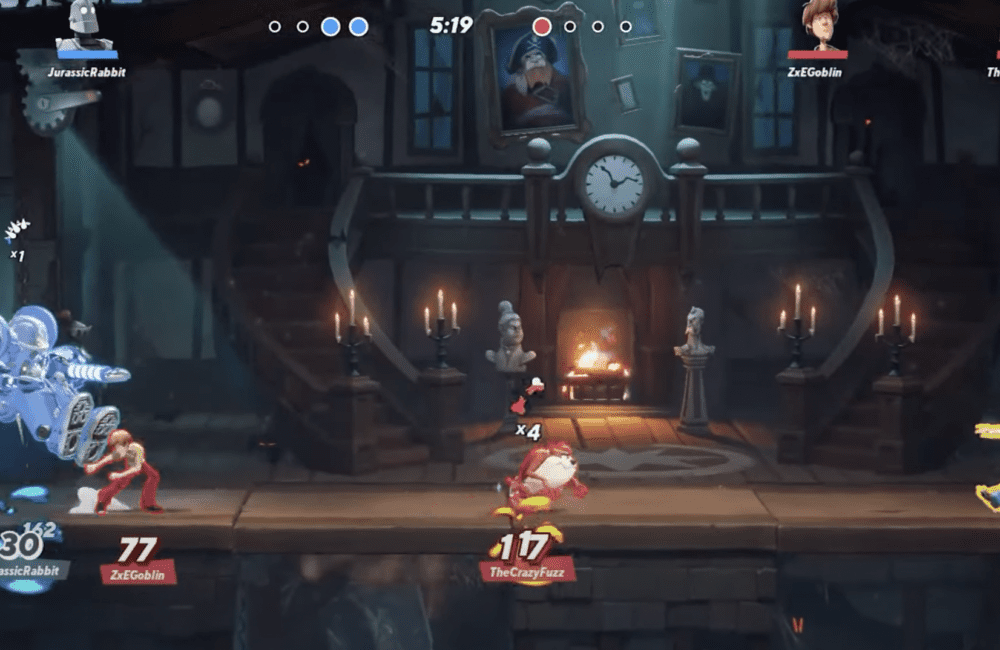1000x650 pixels.
Task: Select ZxEGoblin's Shaggy portrait
Action: coord(819,26)
